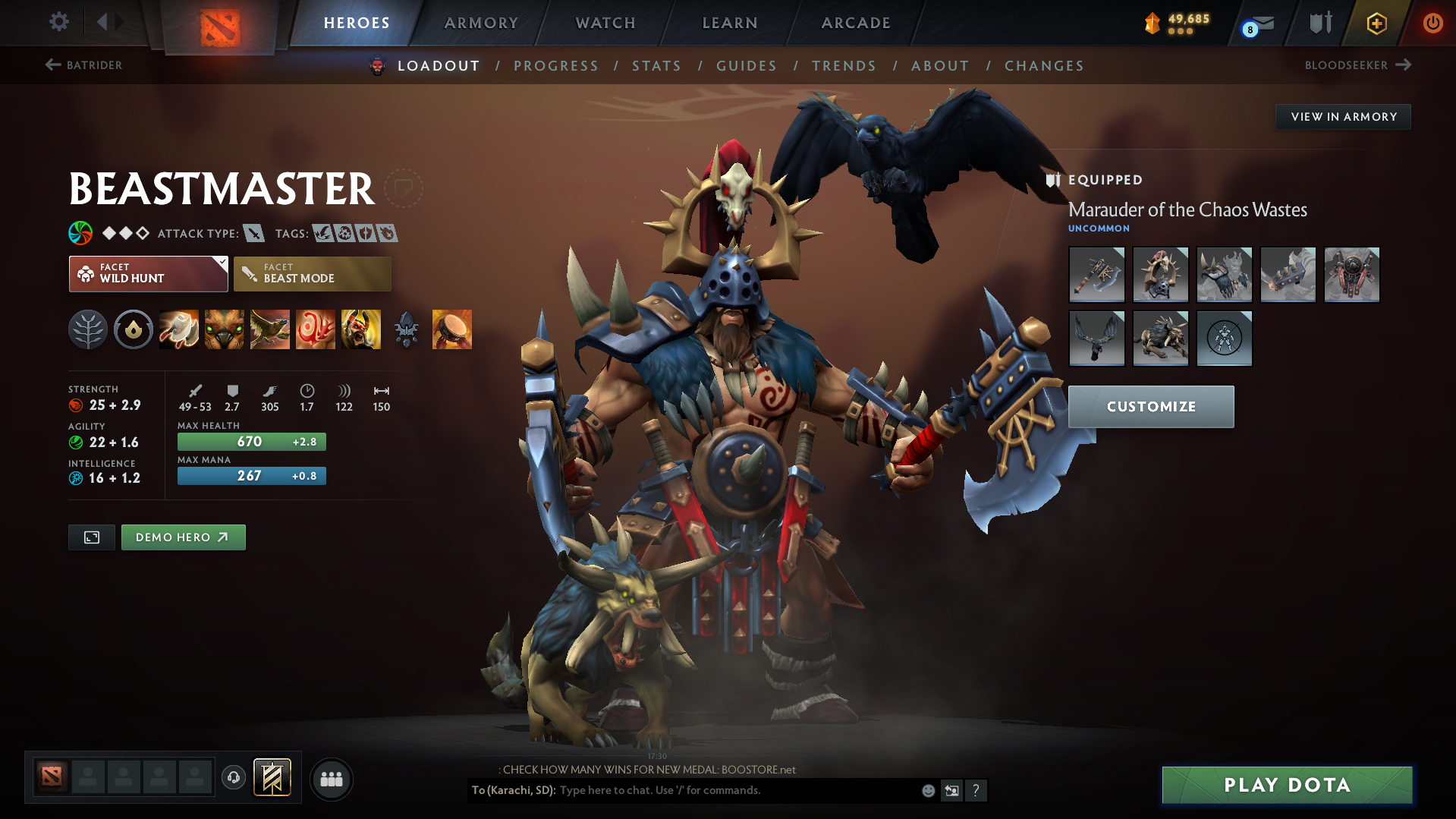Toggle the loadout fullscreen preview icon
This screenshot has height=819, width=1456.
(91, 537)
